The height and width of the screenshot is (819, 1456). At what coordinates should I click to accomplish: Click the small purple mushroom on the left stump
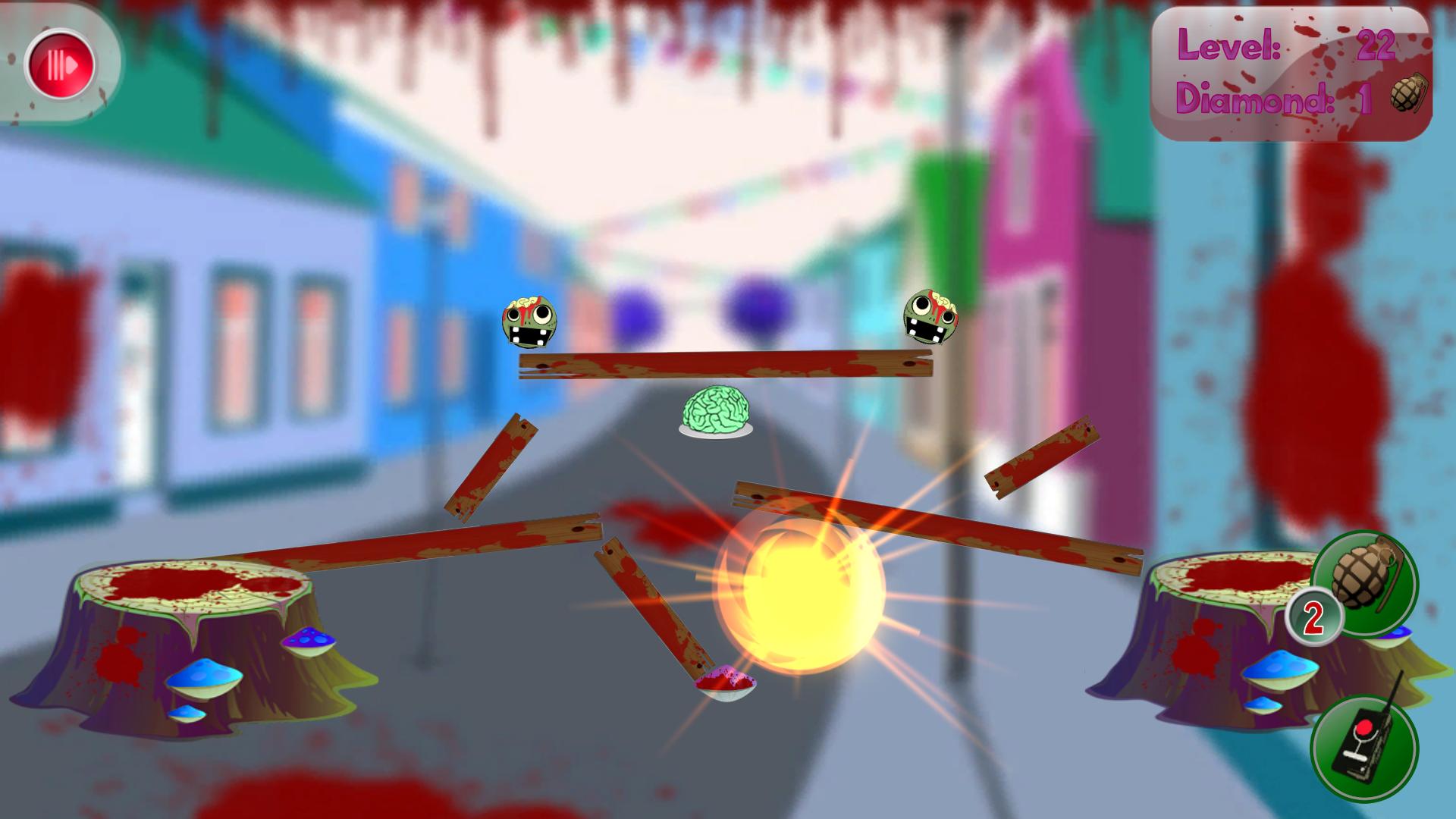[x=311, y=641]
